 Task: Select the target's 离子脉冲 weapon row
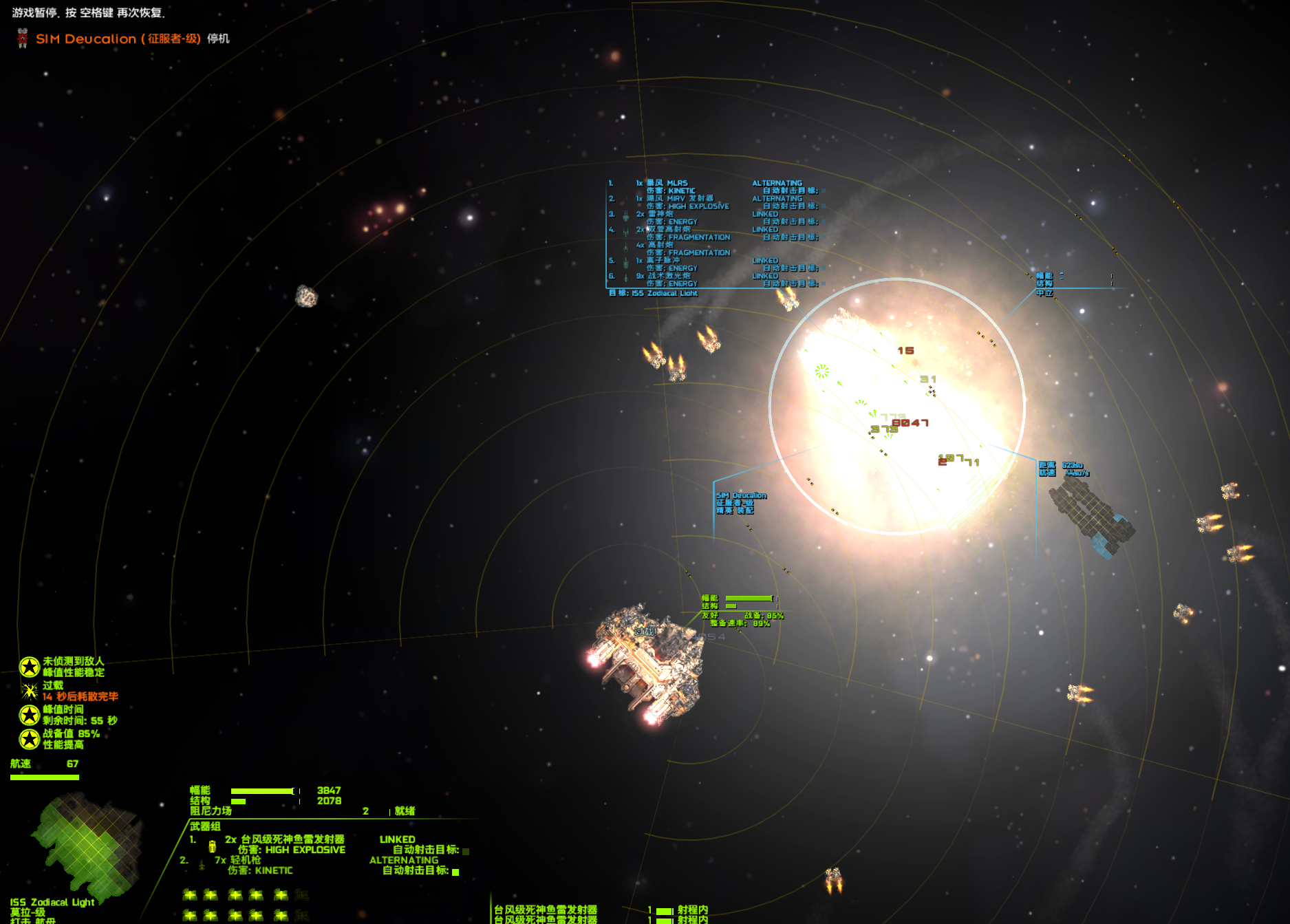click(663, 260)
